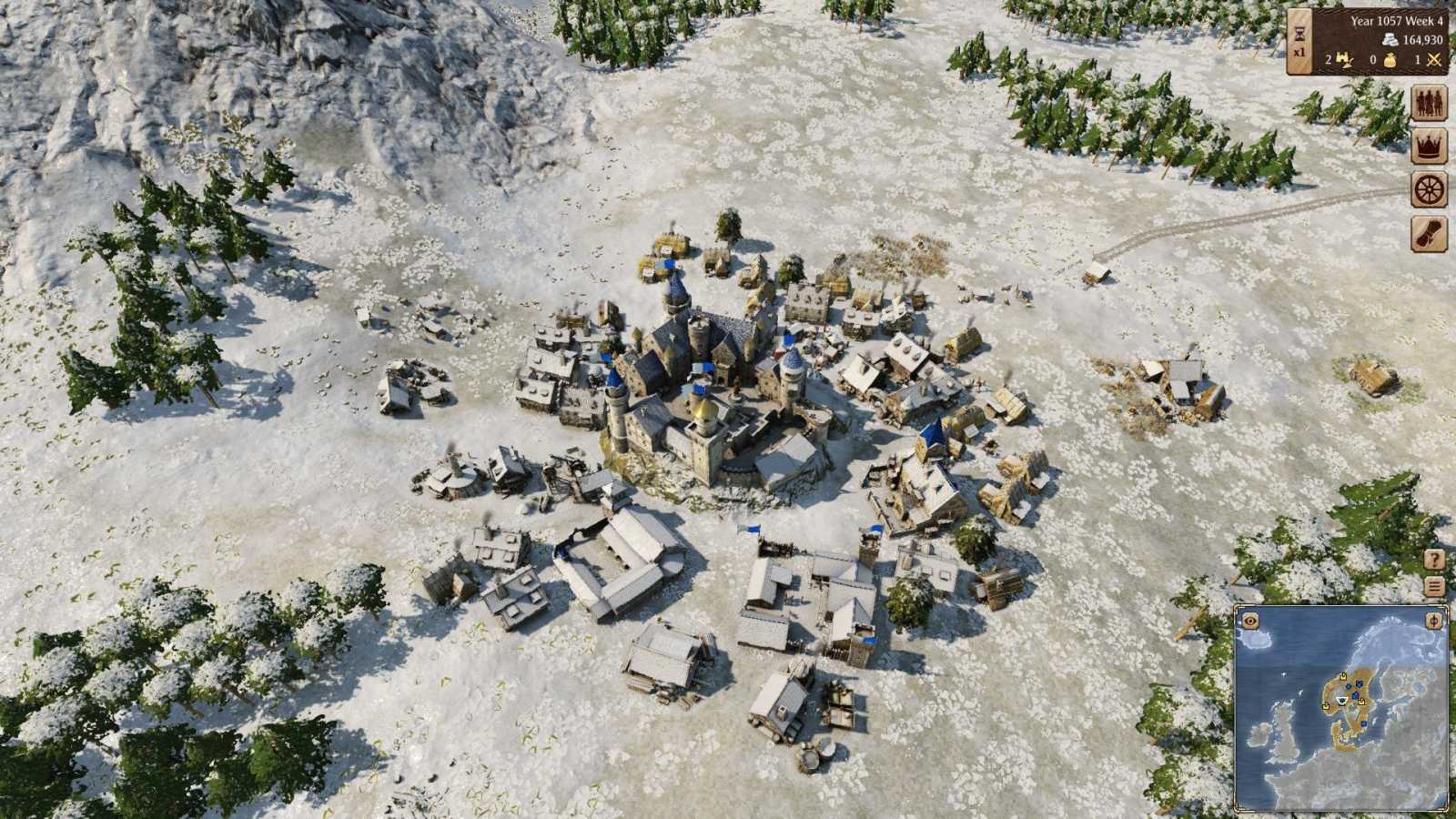The width and height of the screenshot is (1456, 819).
Task: Click the white town marker on the minimap
Action: pos(1342,701)
